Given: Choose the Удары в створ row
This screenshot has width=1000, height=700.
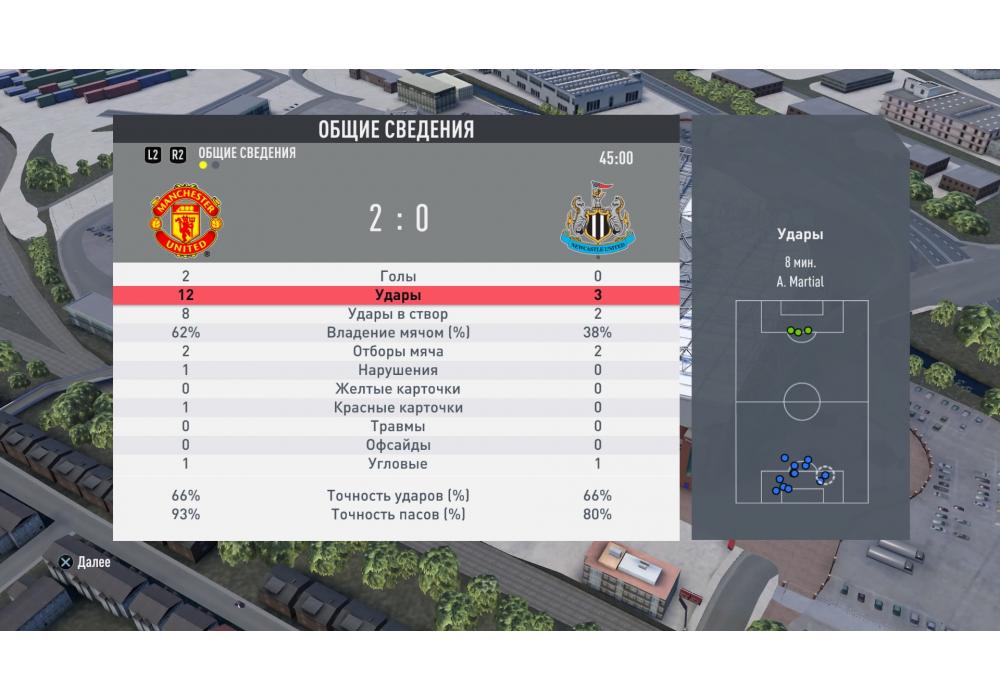Looking at the screenshot, I should [398, 314].
